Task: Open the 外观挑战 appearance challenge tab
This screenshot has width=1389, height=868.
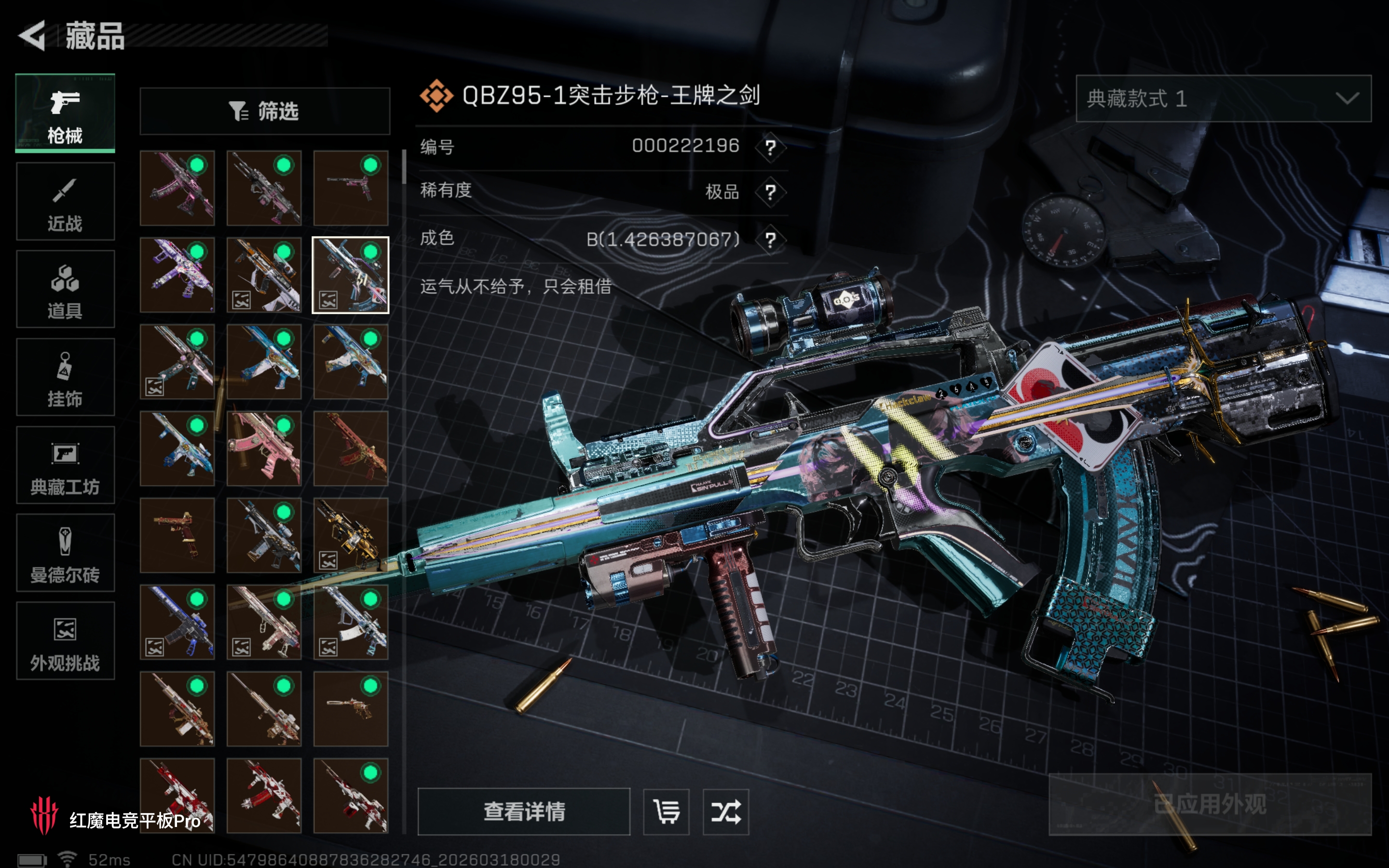Action: pos(65,641)
